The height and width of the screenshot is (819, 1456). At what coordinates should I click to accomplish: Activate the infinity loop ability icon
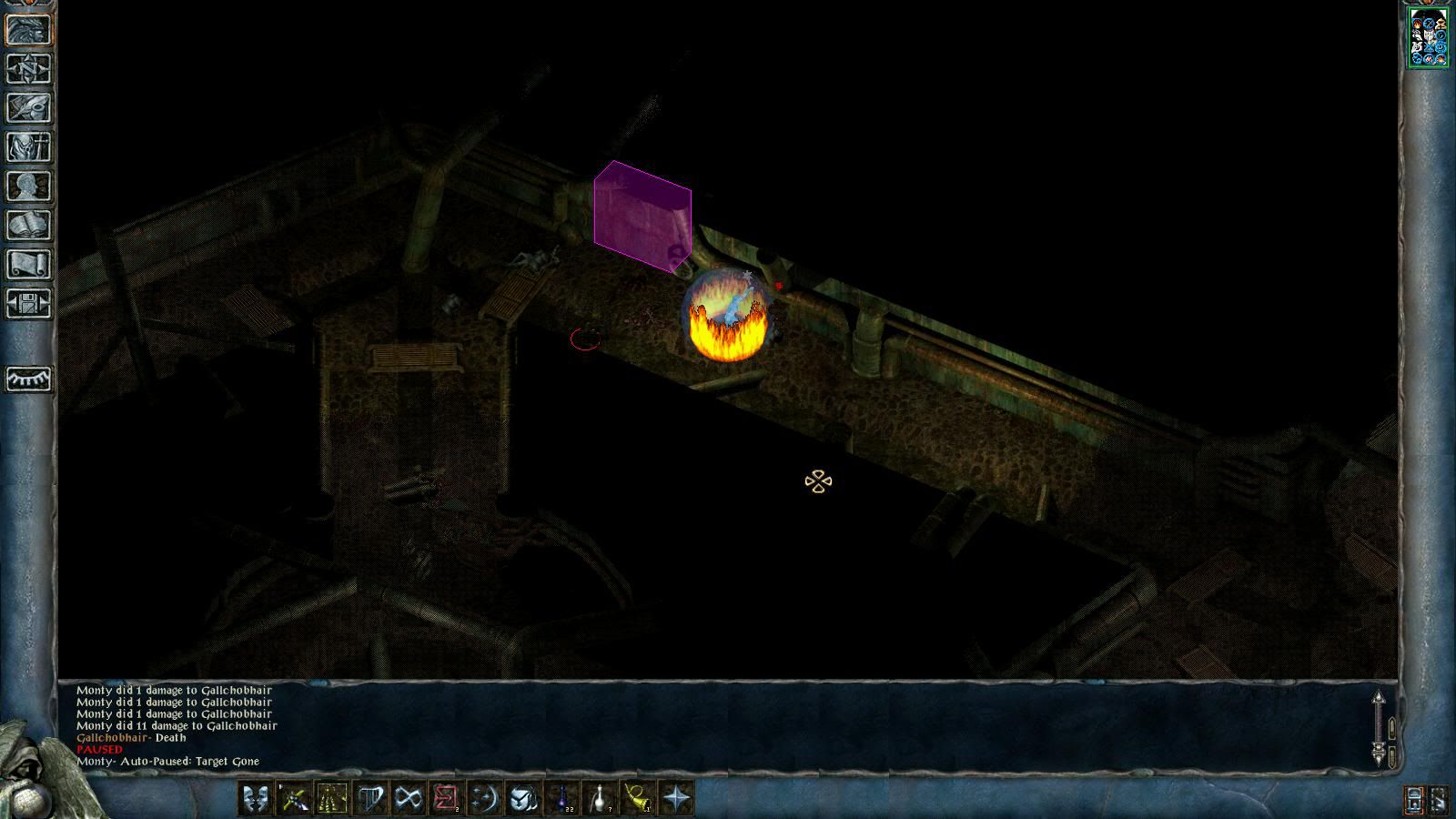[408, 799]
